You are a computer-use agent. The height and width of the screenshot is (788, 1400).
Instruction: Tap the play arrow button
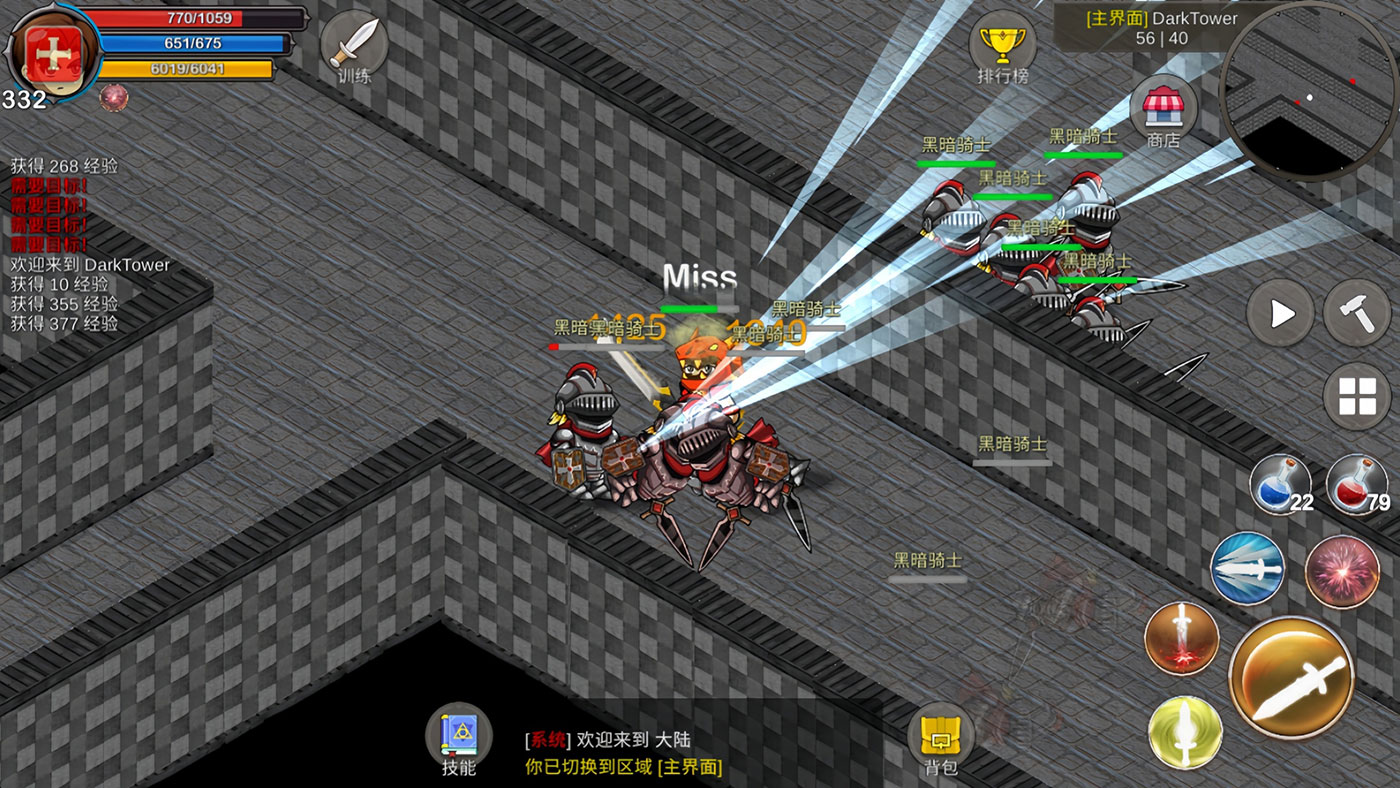tap(1281, 314)
